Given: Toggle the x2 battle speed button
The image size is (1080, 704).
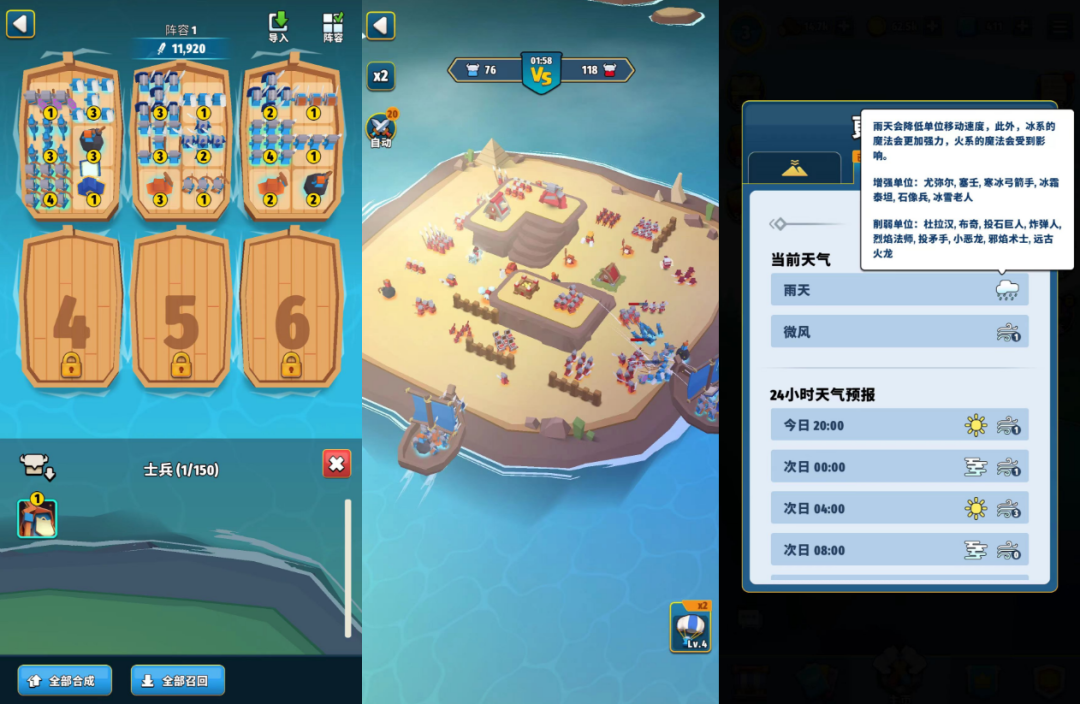Looking at the screenshot, I should click(380, 76).
